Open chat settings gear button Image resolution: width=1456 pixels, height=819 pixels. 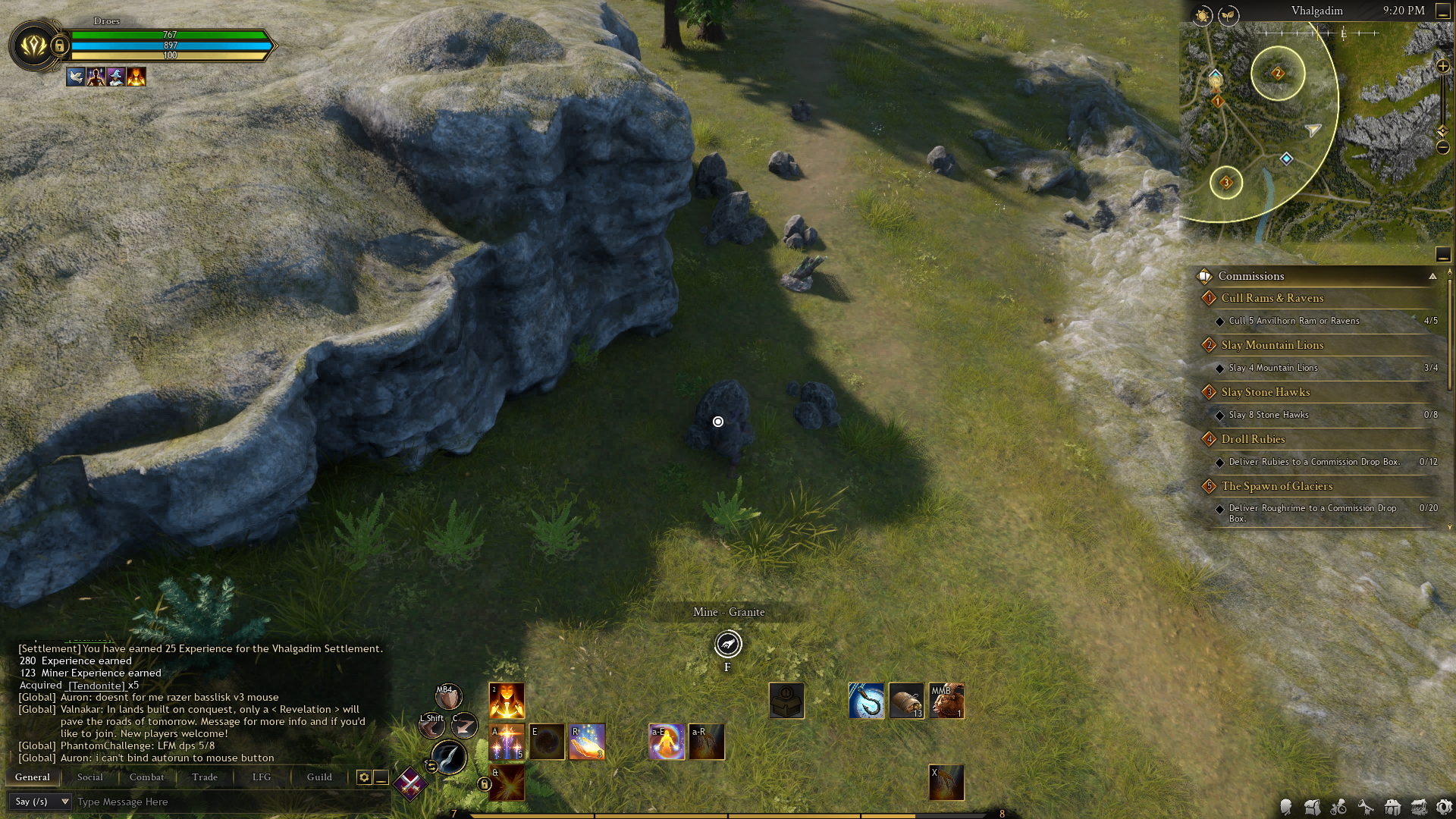[x=364, y=777]
